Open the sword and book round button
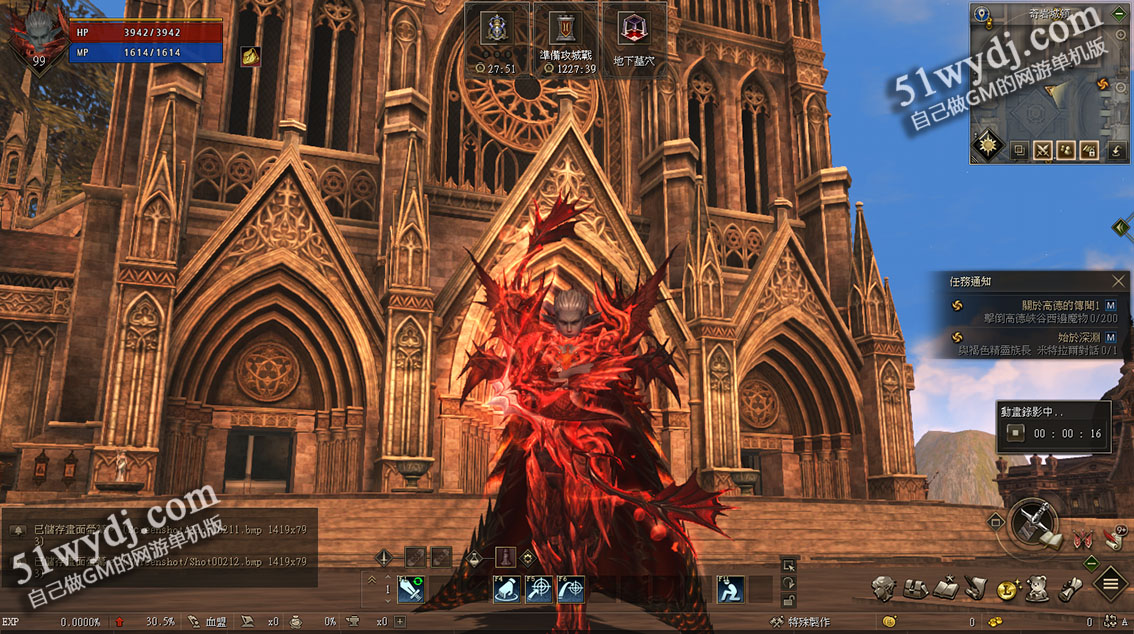The height and width of the screenshot is (634, 1134). click(x=1034, y=526)
